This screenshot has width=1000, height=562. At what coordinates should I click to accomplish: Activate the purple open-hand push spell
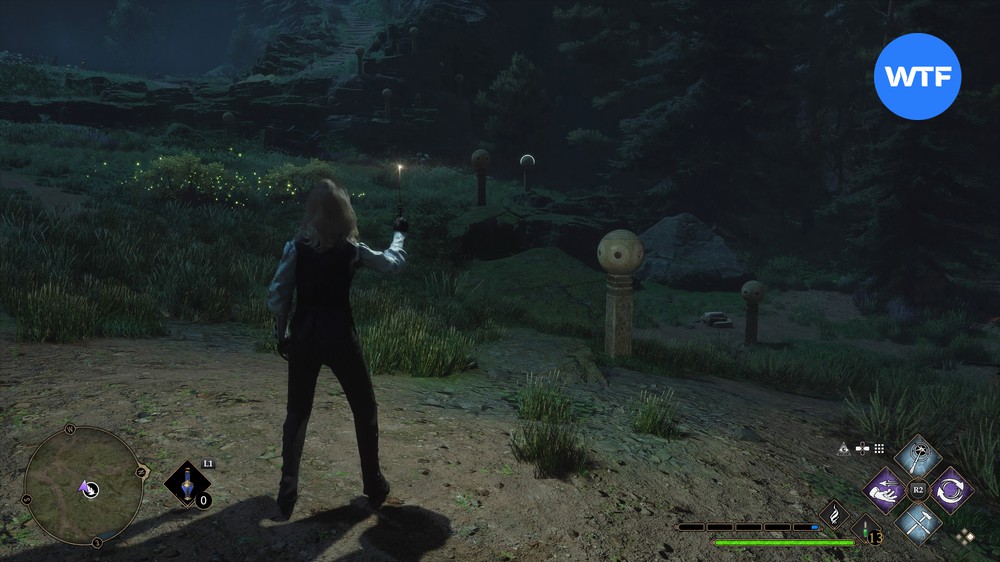pyautogui.click(x=886, y=490)
